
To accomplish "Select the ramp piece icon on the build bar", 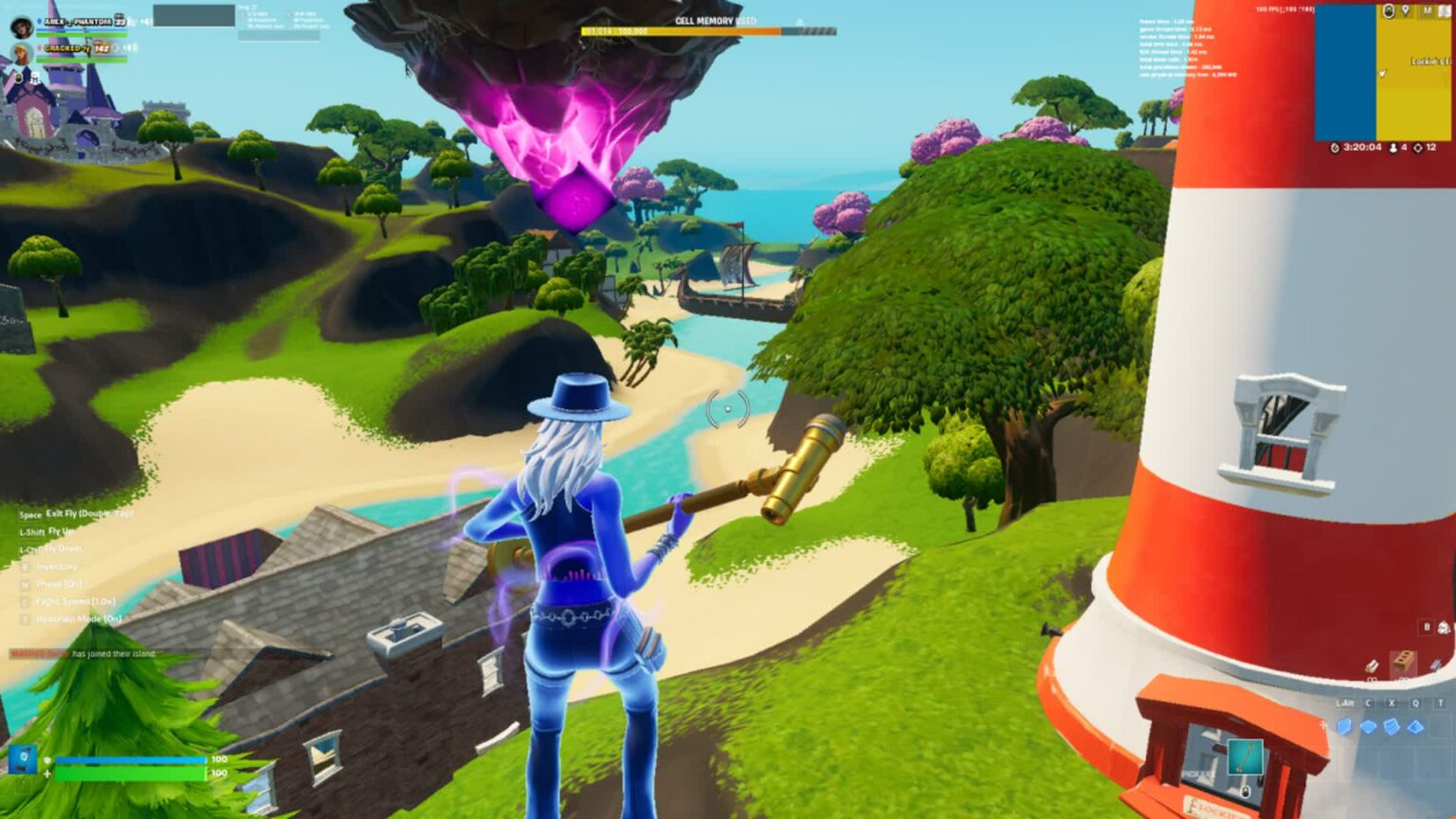I will tap(1392, 726).
